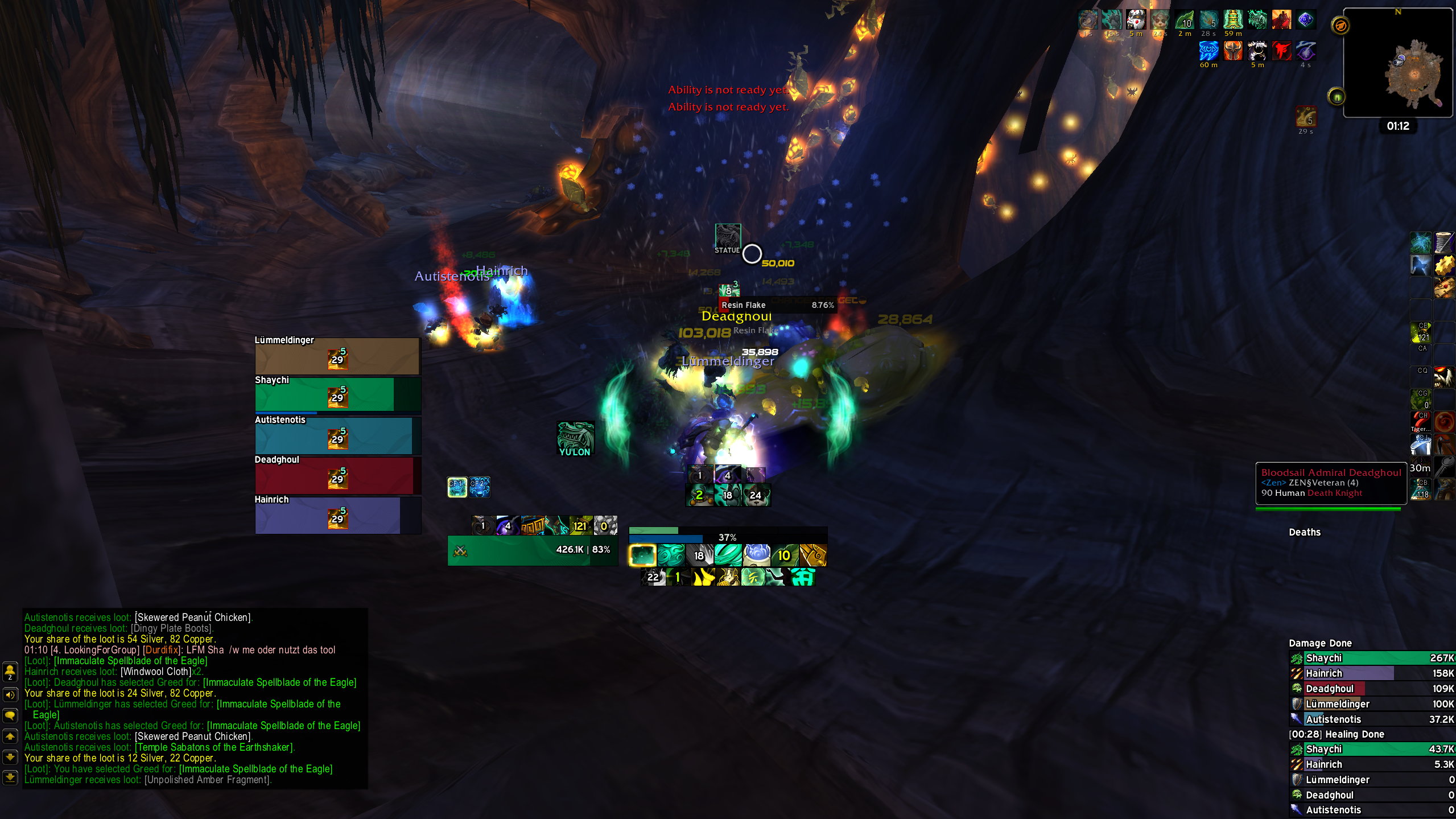Activate the glowing highlighted teal ability
The image size is (1456, 819).
[642, 555]
